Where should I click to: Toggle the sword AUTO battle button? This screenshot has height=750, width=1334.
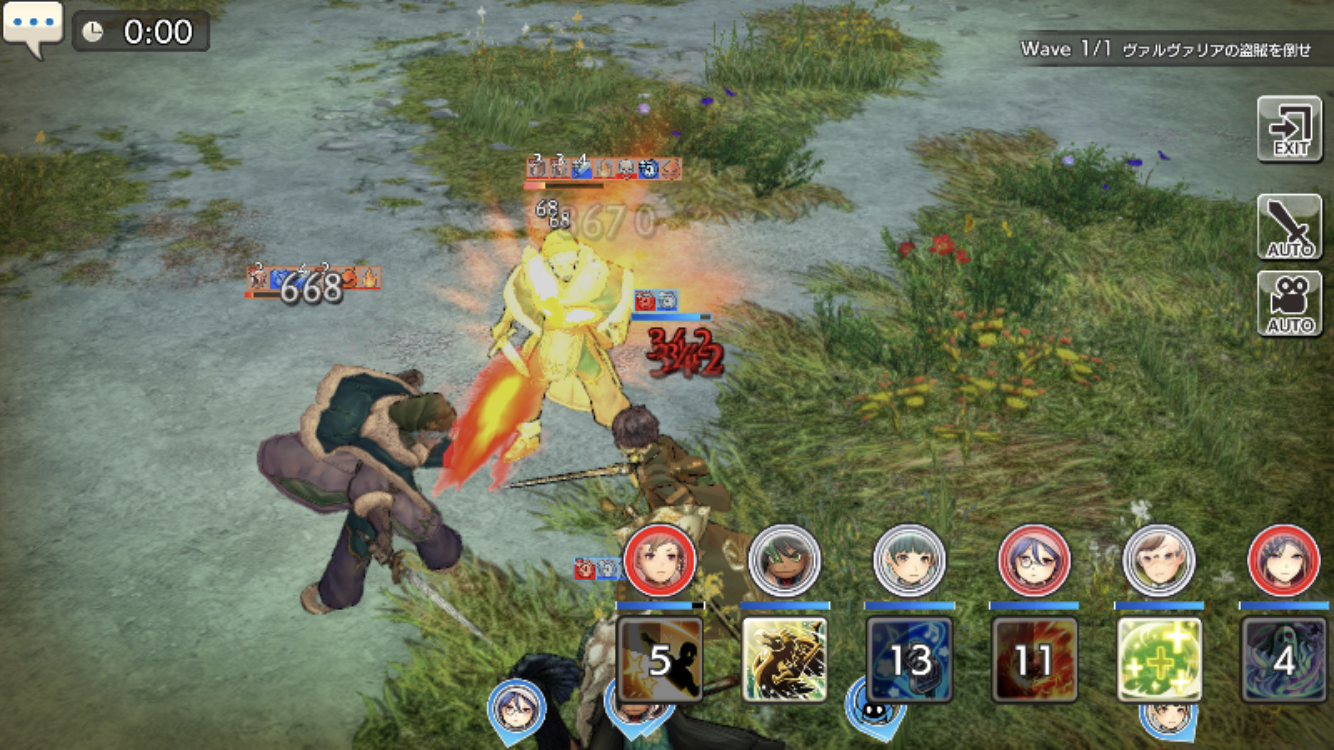point(1289,227)
